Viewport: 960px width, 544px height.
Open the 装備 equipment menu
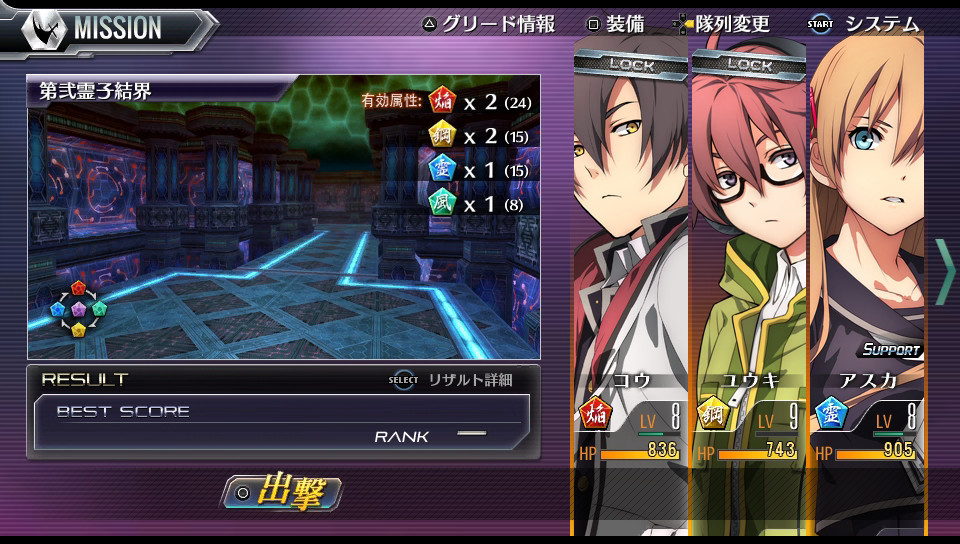pyautogui.click(x=615, y=24)
